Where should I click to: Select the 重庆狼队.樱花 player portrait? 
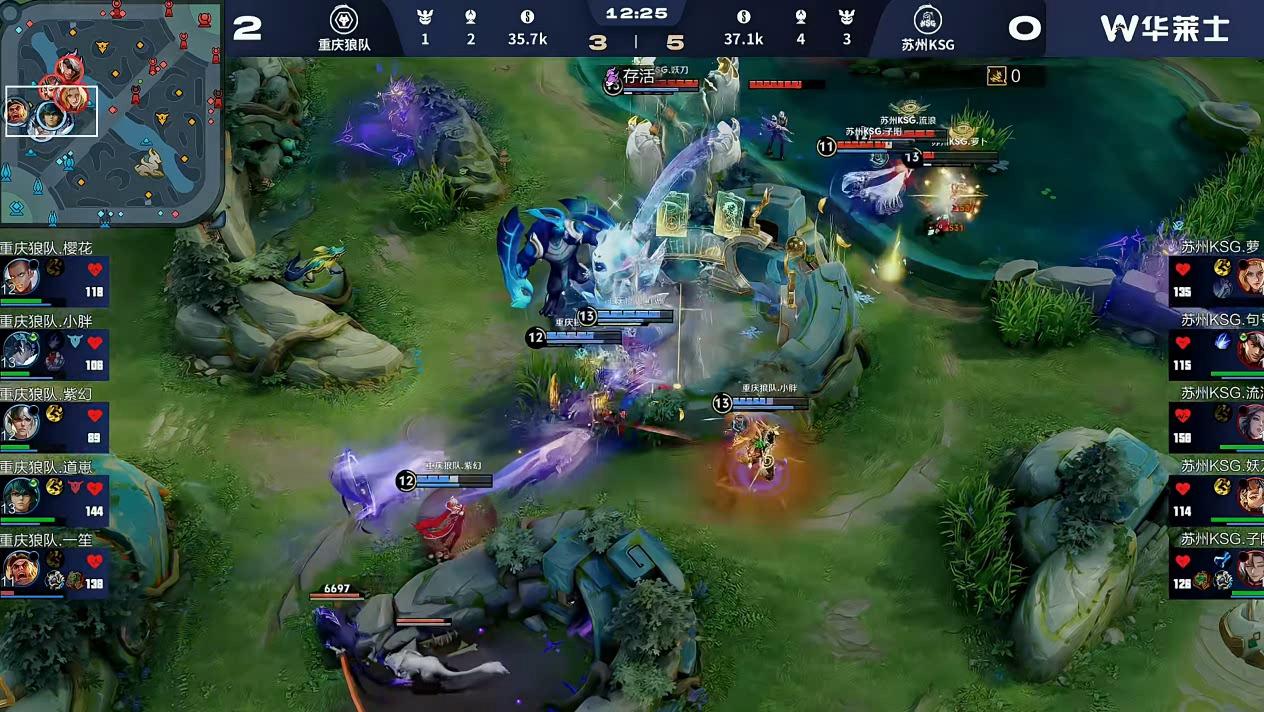(21, 277)
